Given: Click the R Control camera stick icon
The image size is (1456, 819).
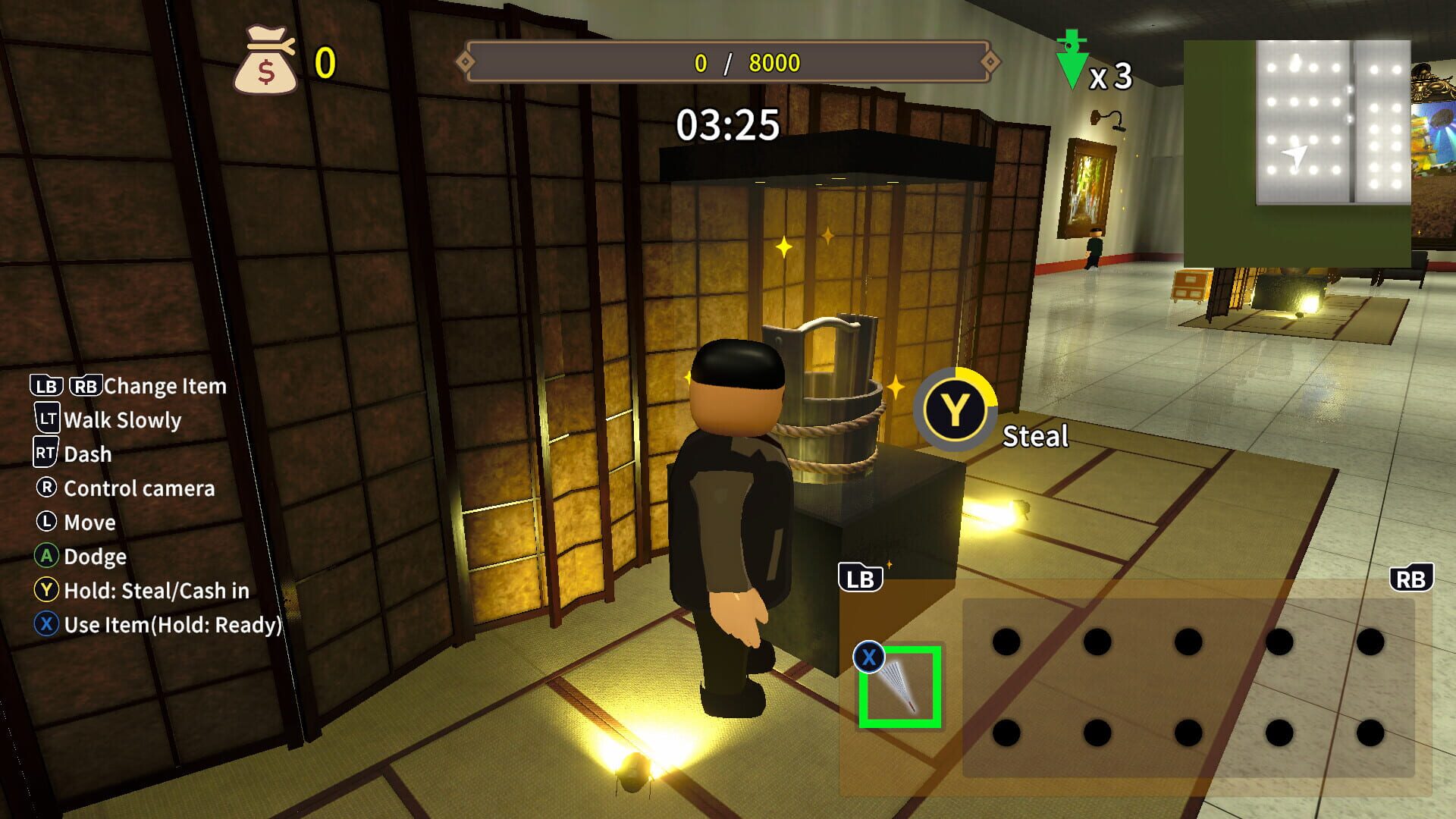Looking at the screenshot, I should [x=45, y=488].
